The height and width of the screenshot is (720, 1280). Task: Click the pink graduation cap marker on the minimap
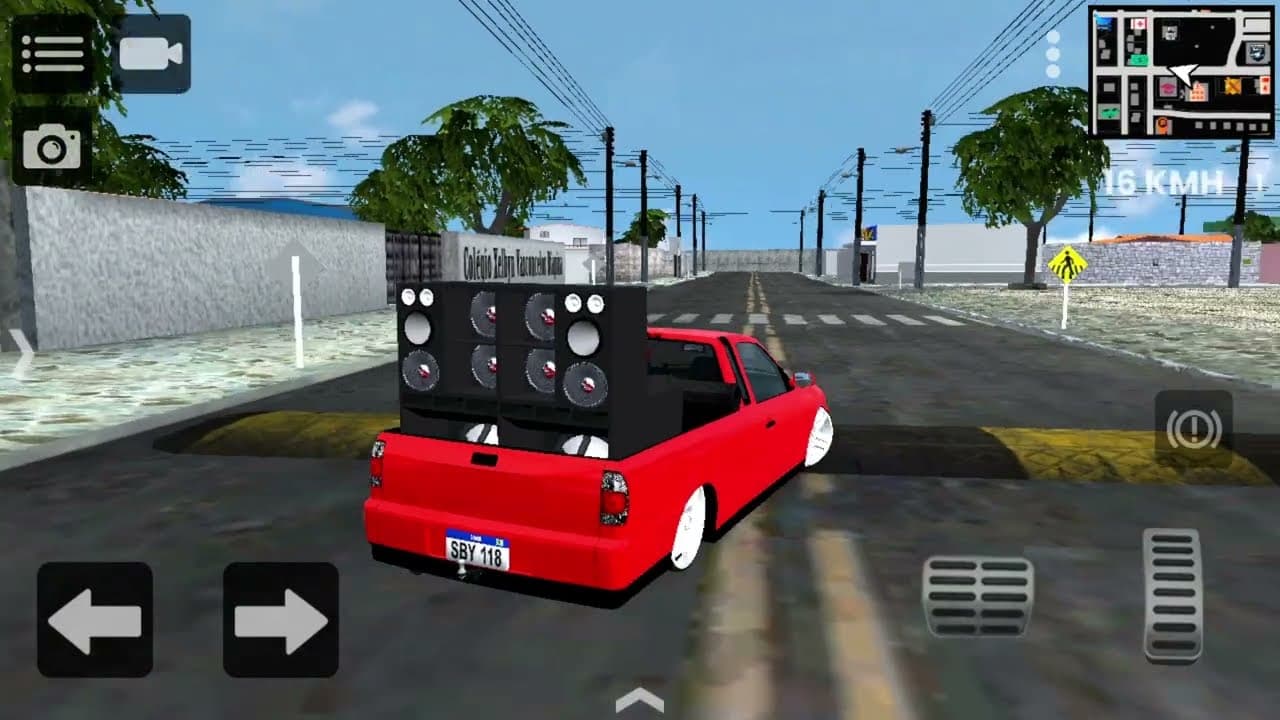click(1170, 87)
